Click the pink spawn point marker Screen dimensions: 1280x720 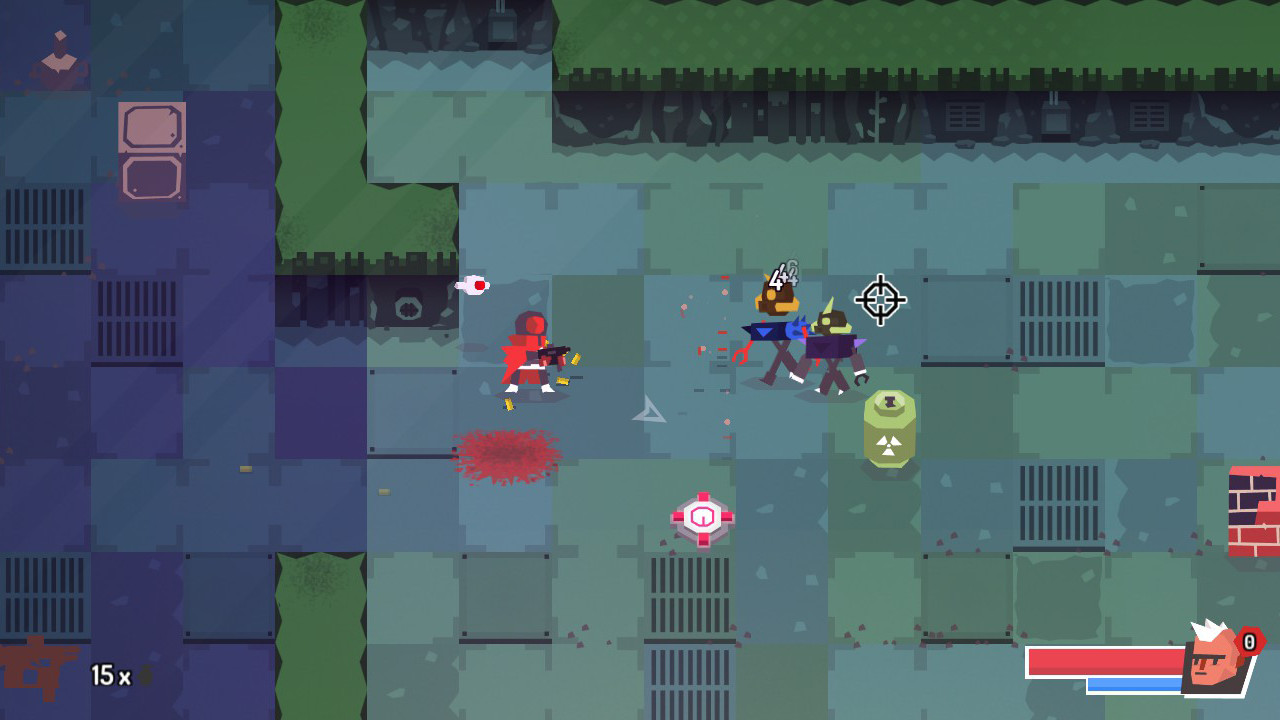pos(703,516)
